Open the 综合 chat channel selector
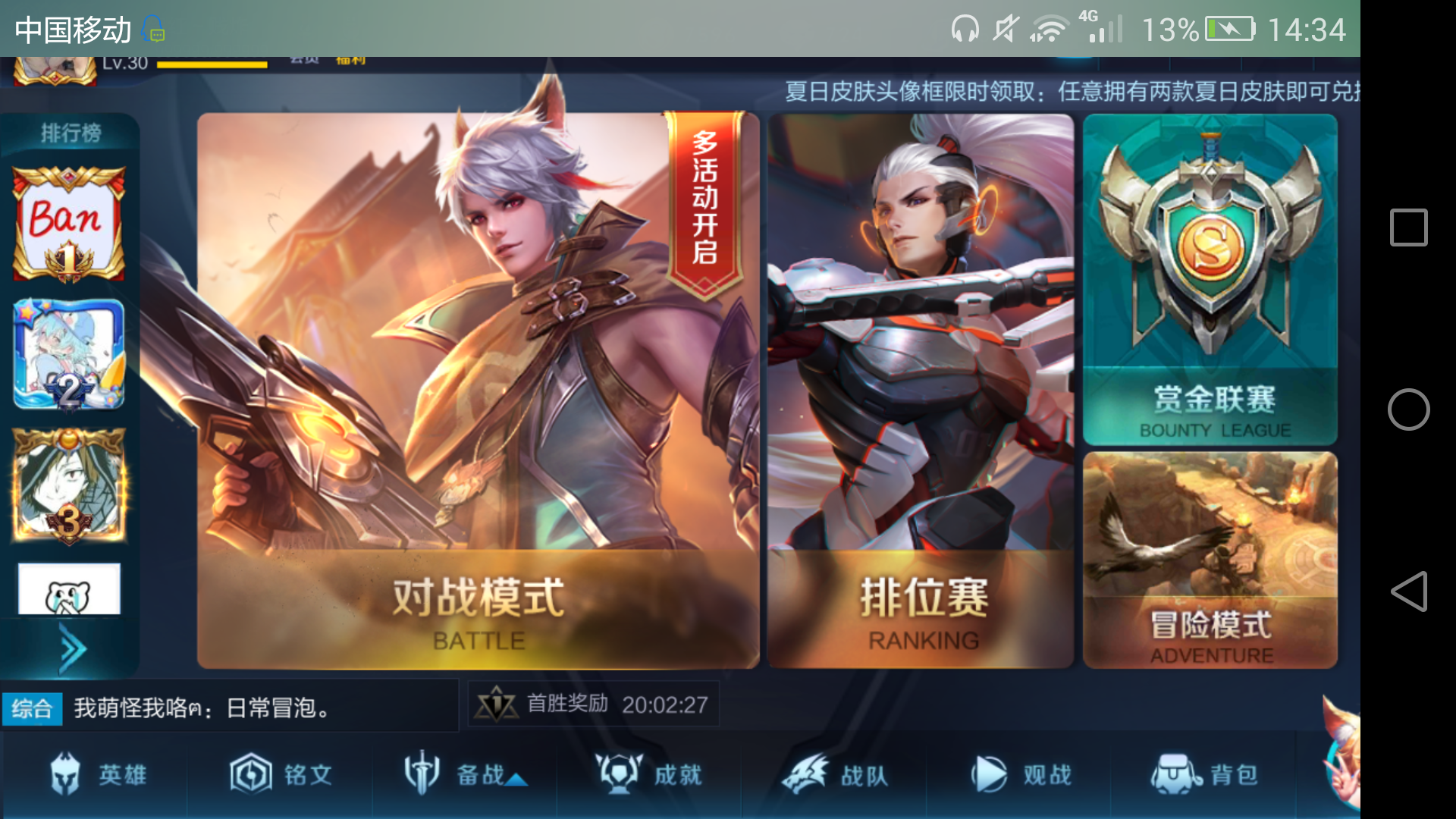This screenshot has height=819, width=1456. (x=32, y=708)
